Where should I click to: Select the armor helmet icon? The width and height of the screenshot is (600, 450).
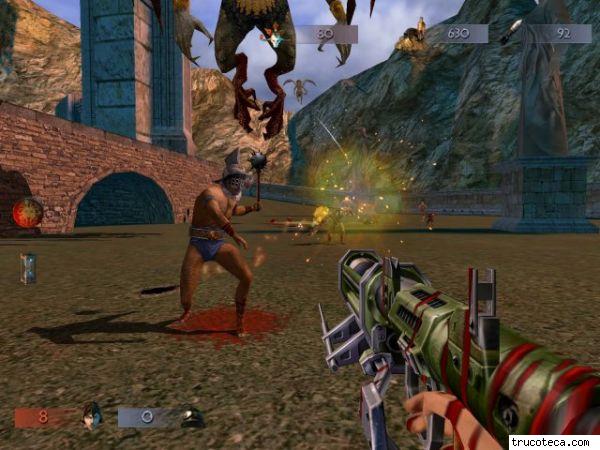coord(192,417)
